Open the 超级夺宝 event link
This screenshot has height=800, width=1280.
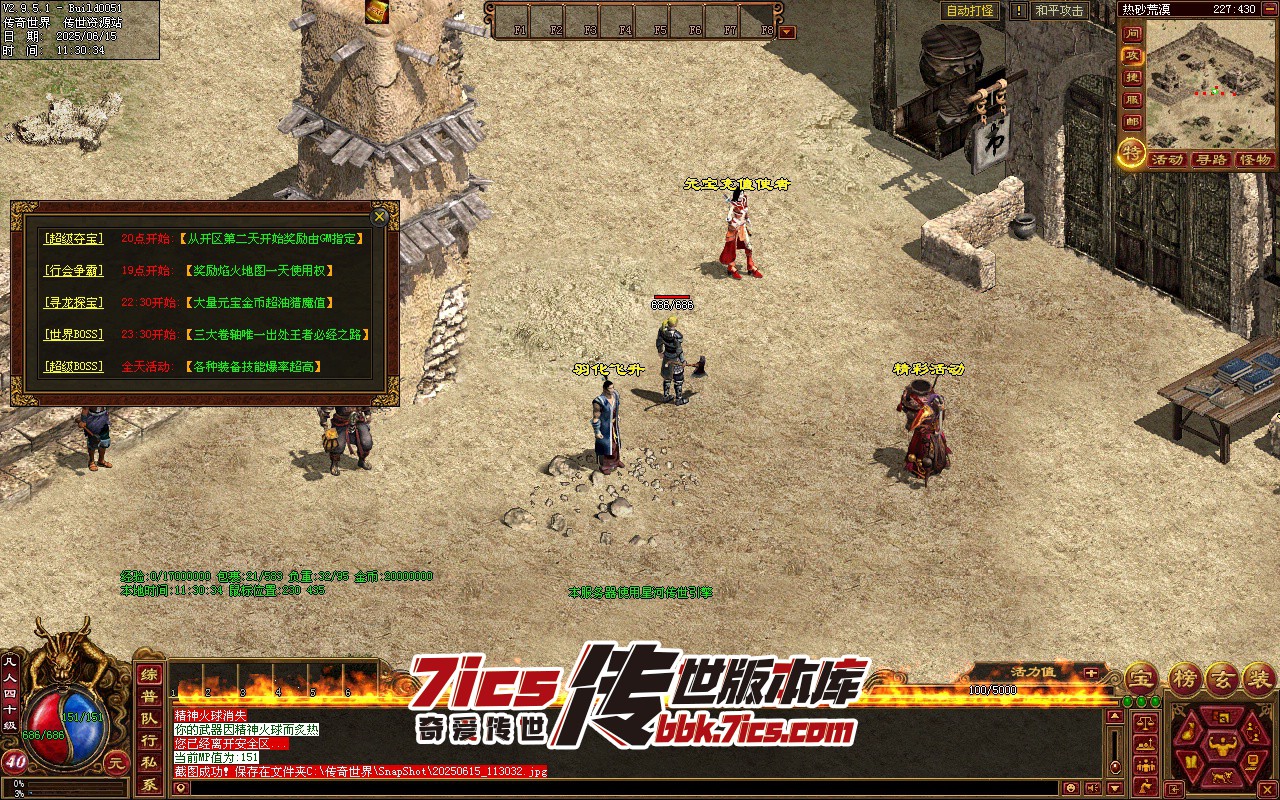(72, 239)
